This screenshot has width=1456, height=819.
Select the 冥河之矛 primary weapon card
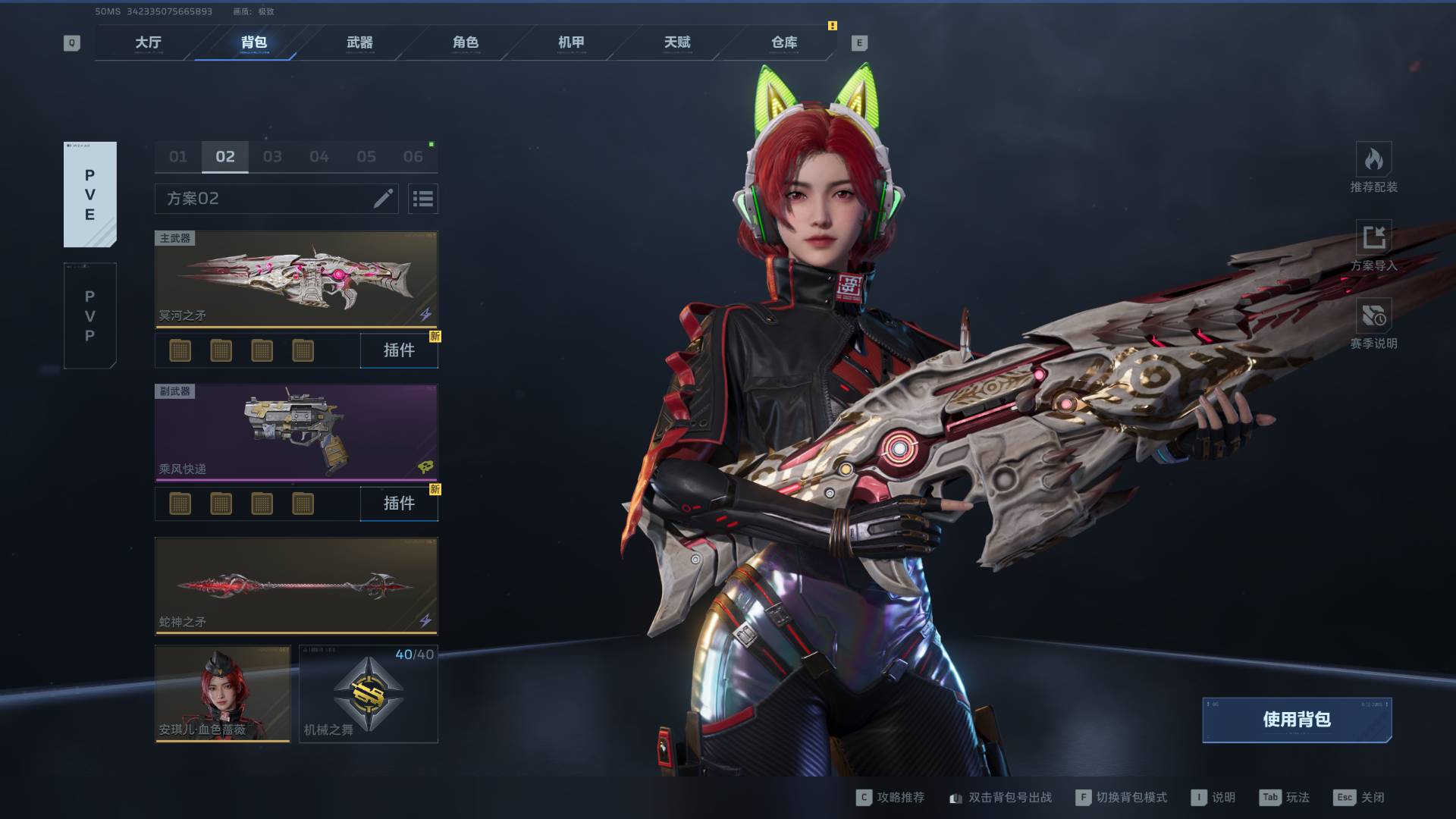(x=296, y=279)
